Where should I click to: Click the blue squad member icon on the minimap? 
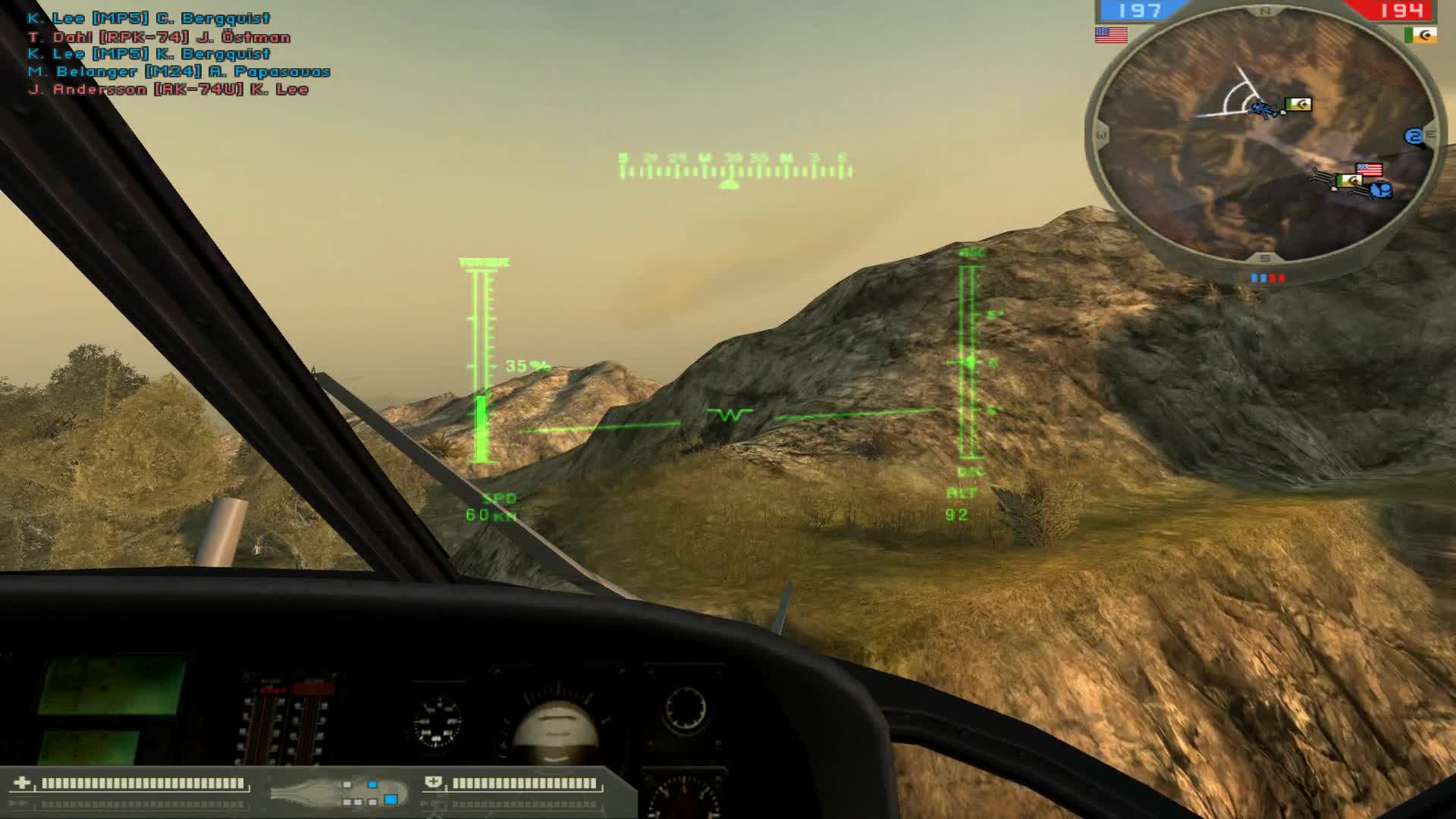tap(1380, 190)
